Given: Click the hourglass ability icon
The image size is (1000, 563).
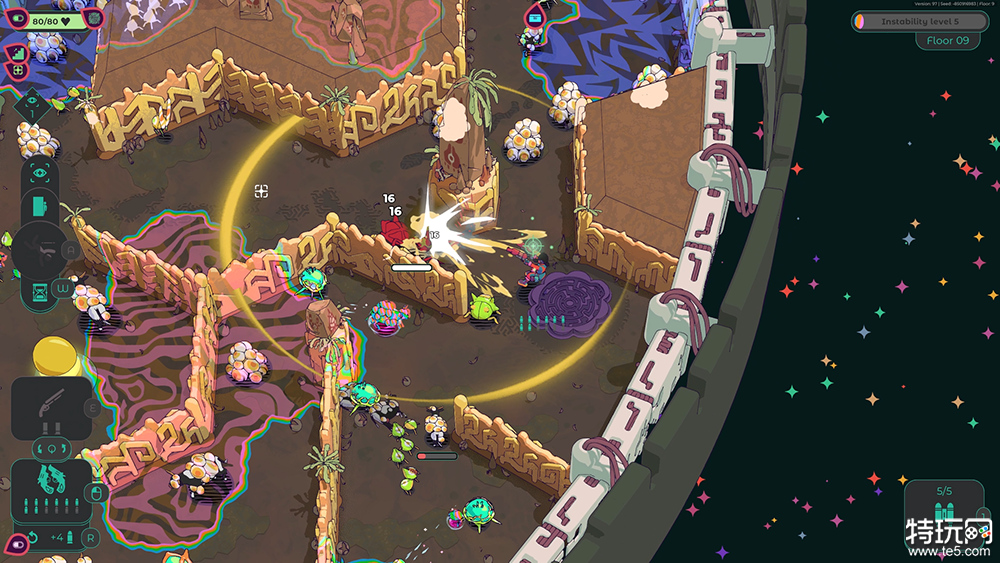Looking at the screenshot, I should 39,291.
